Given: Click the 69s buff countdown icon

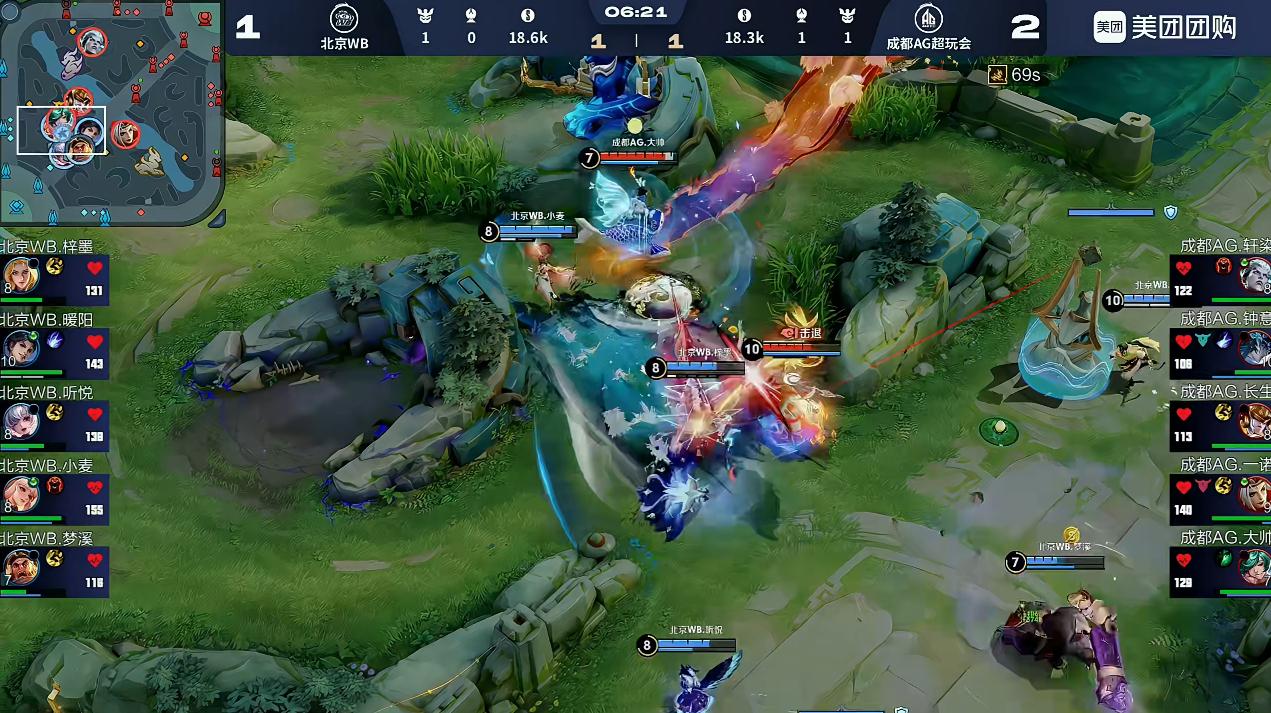Looking at the screenshot, I should click(997, 75).
